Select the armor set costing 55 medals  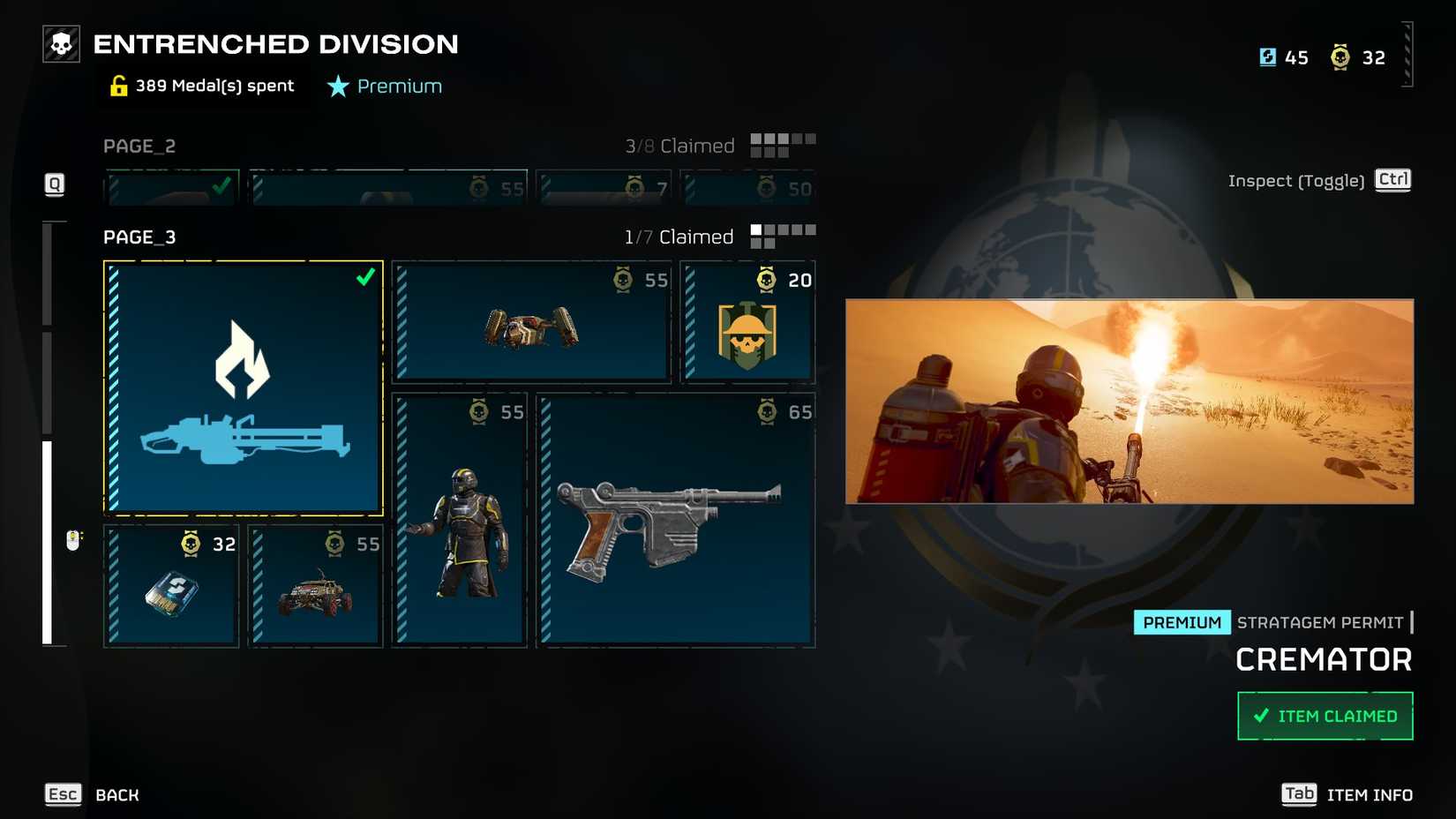459,521
